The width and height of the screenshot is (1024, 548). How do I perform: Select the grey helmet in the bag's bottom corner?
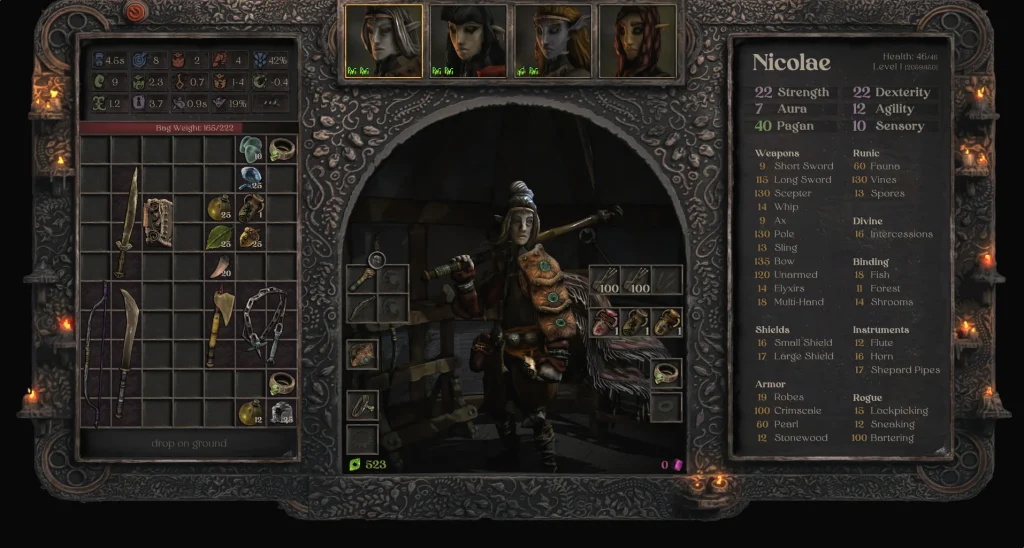coord(281,411)
